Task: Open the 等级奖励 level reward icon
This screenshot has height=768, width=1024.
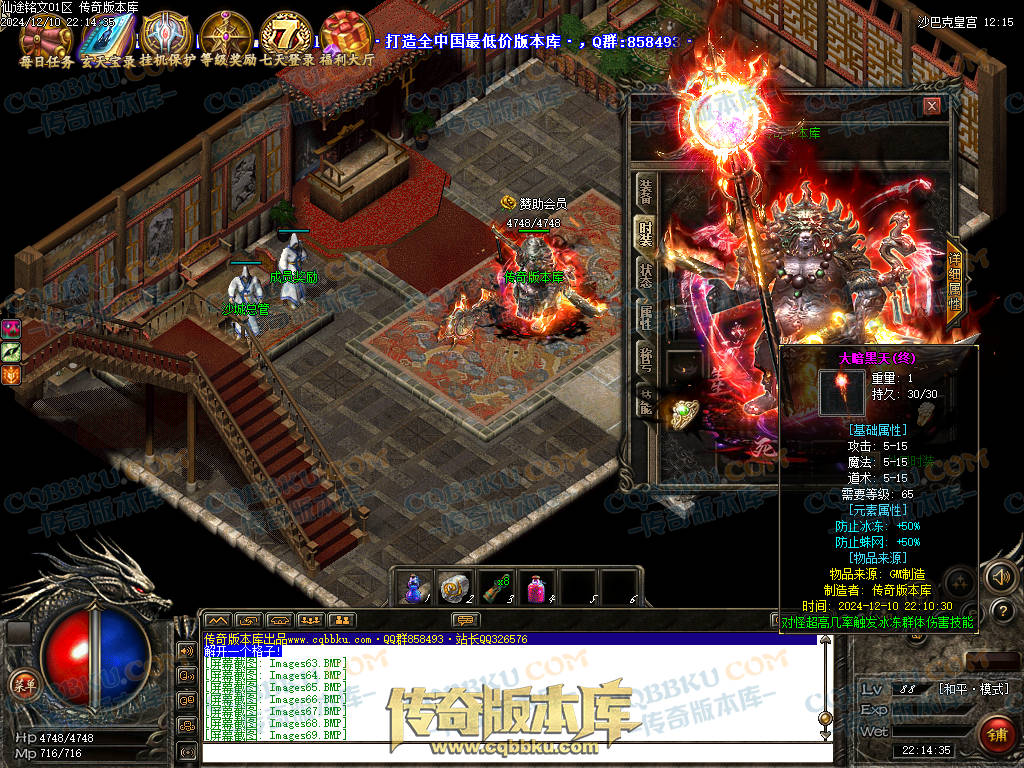Action: [x=226, y=35]
